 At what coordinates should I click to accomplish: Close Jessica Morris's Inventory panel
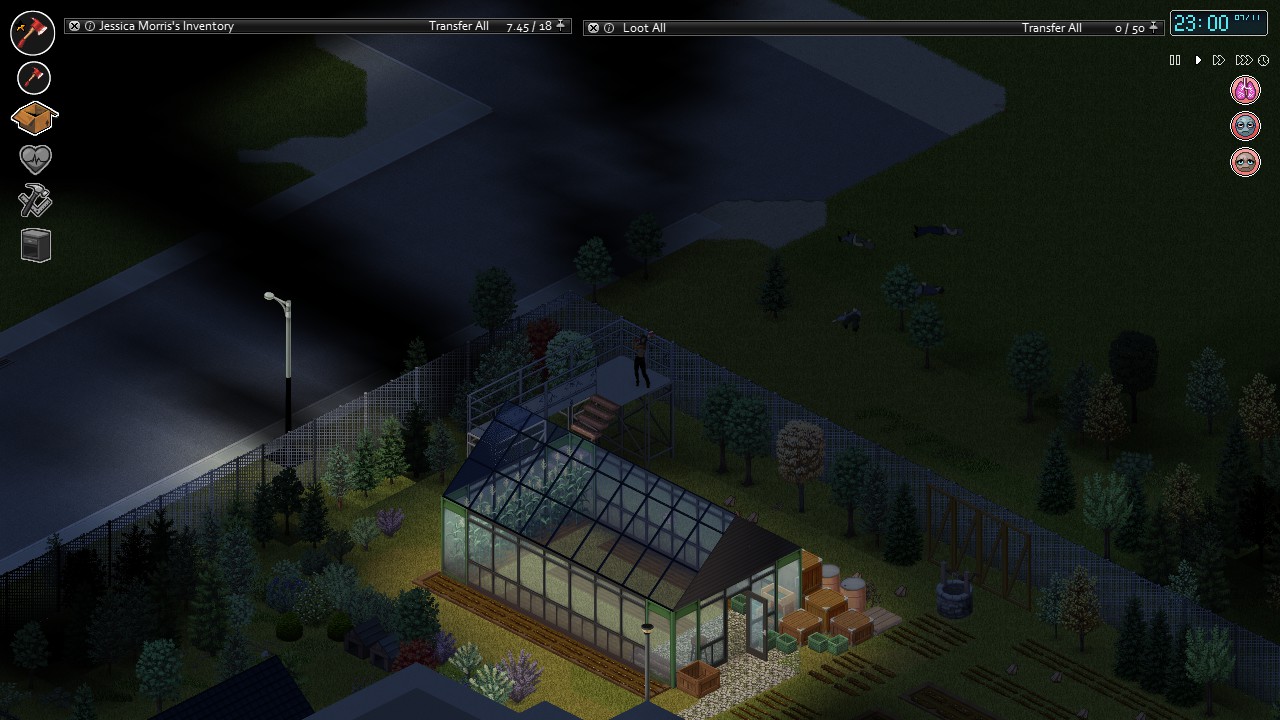(x=75, y=26)
